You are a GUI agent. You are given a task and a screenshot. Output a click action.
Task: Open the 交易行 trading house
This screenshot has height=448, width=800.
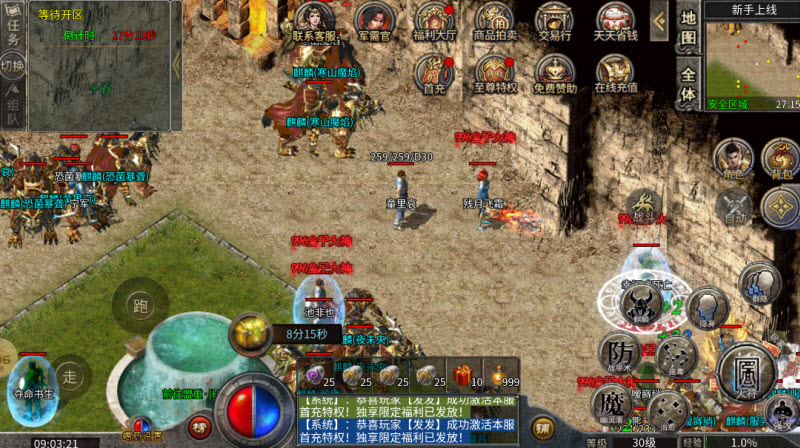[x=555, y=20]
